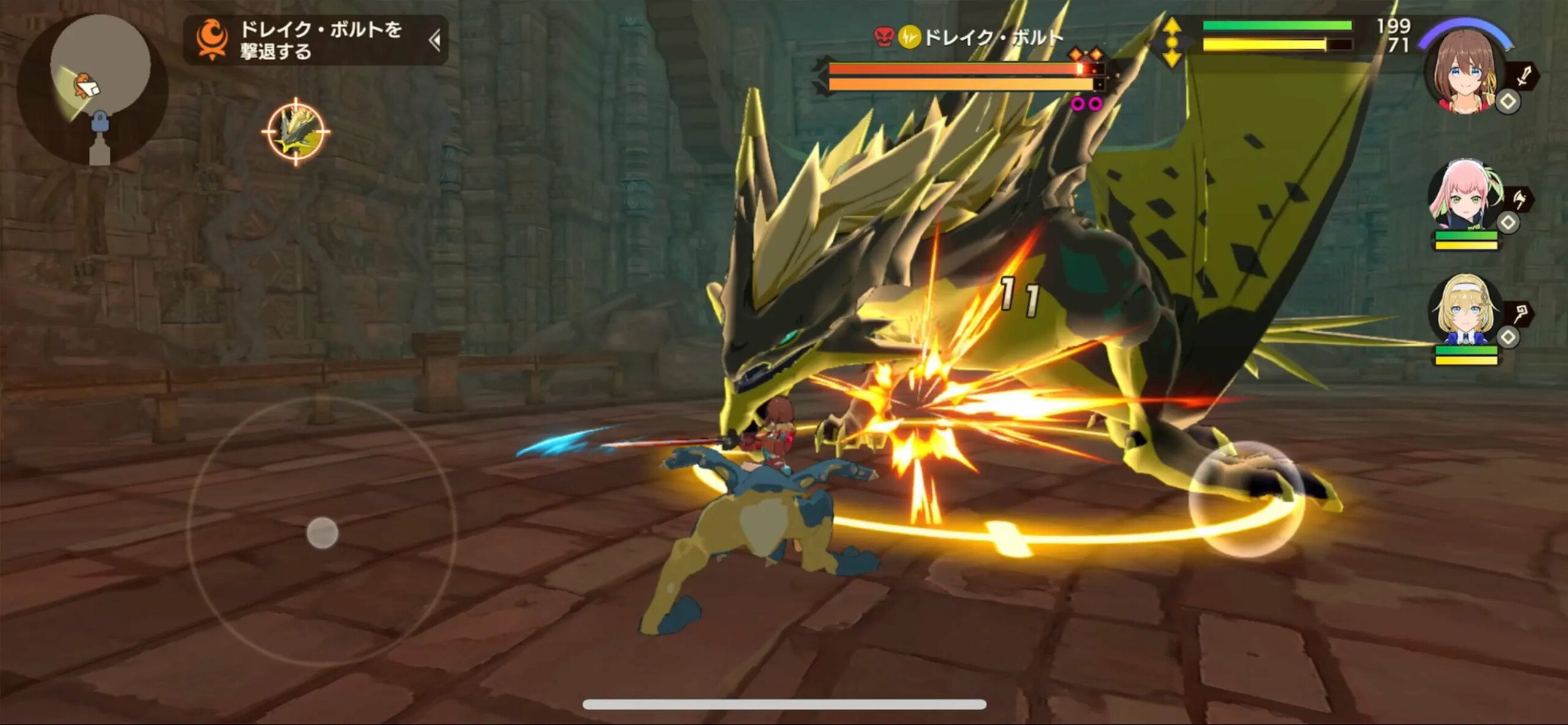This screenshot has height=725, width=1568.
Task: Touch the virtual joystick thumb knob
Action: tap(322, 533)
